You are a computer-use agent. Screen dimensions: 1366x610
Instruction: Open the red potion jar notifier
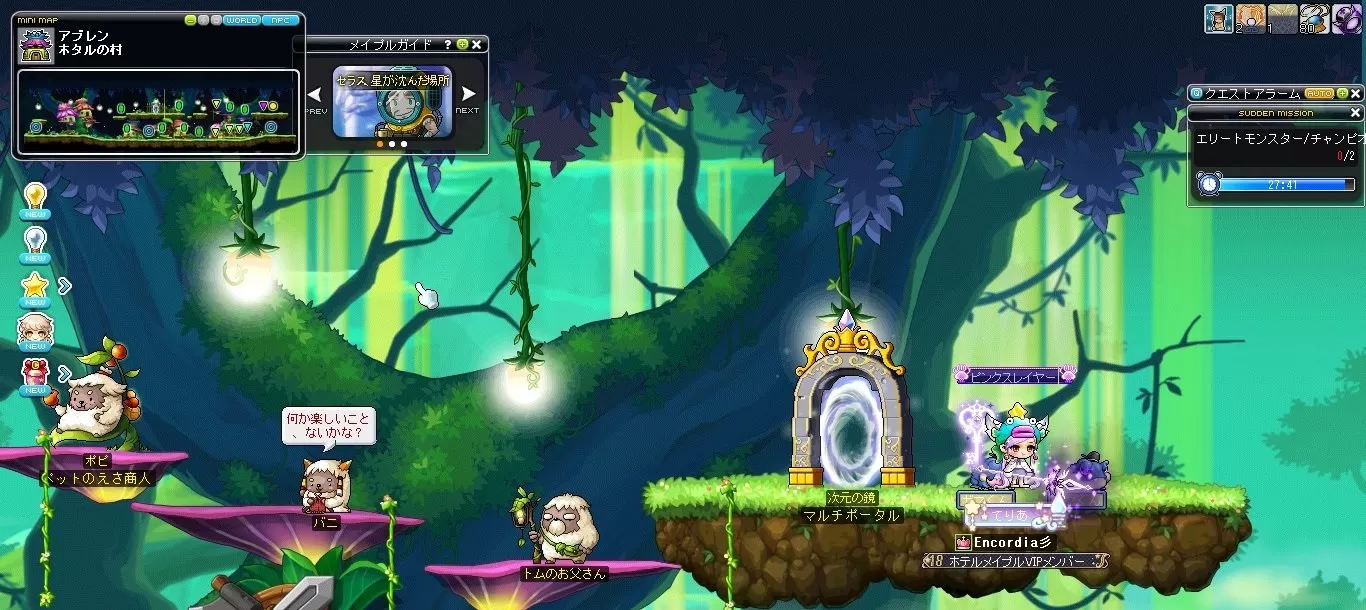coord(35,375)
